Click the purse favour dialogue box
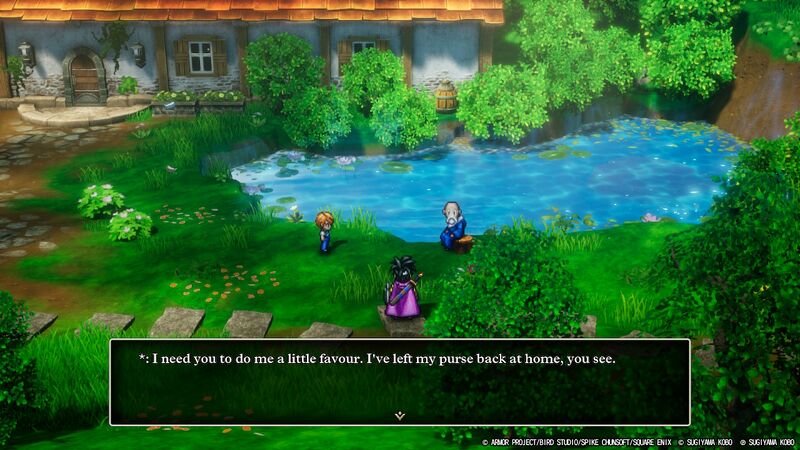Viewport: 800px width, 450px height. click(x=399, y=381)
